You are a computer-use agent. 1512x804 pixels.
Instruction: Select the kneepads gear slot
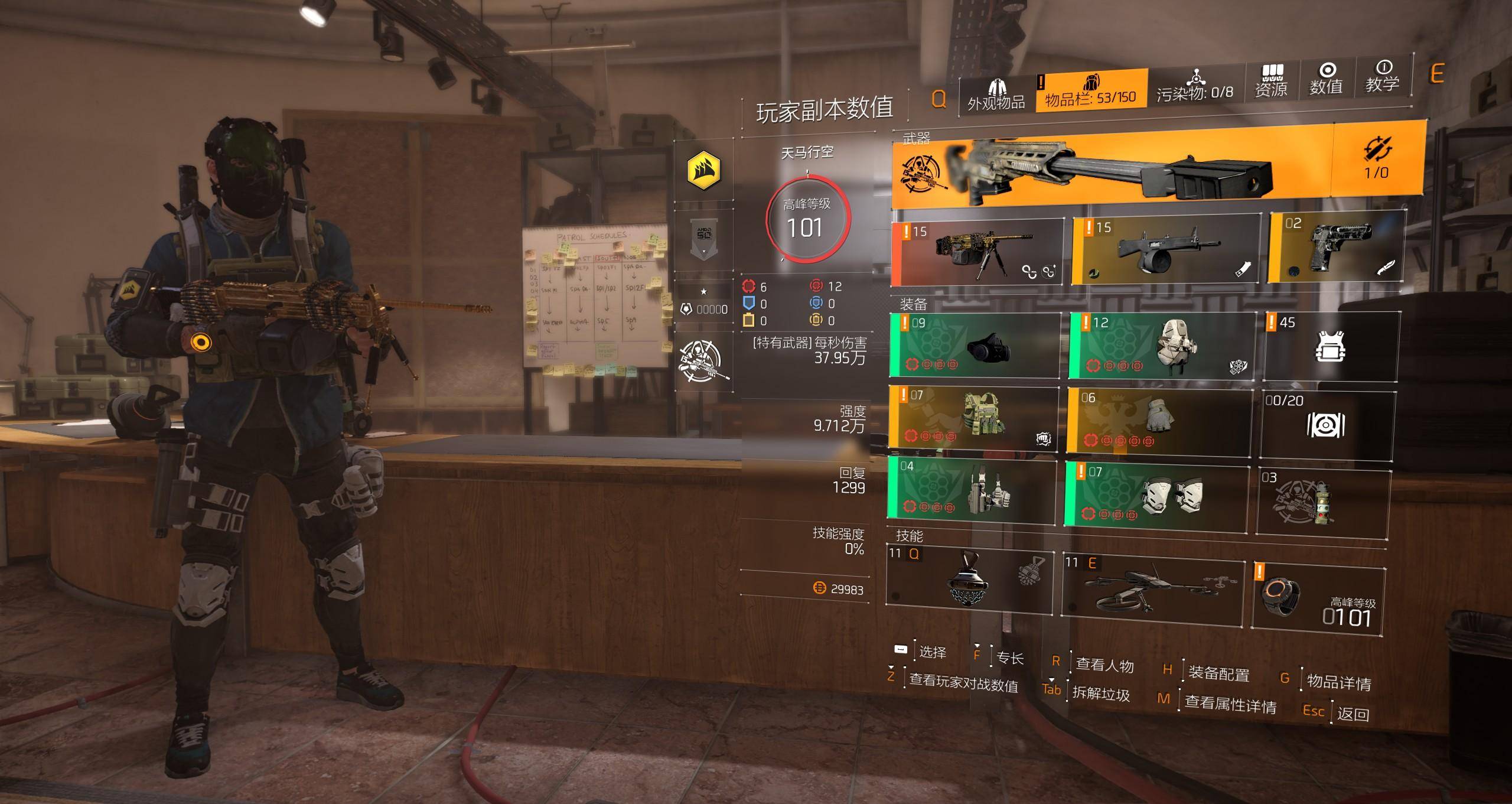pos(1157,494)
